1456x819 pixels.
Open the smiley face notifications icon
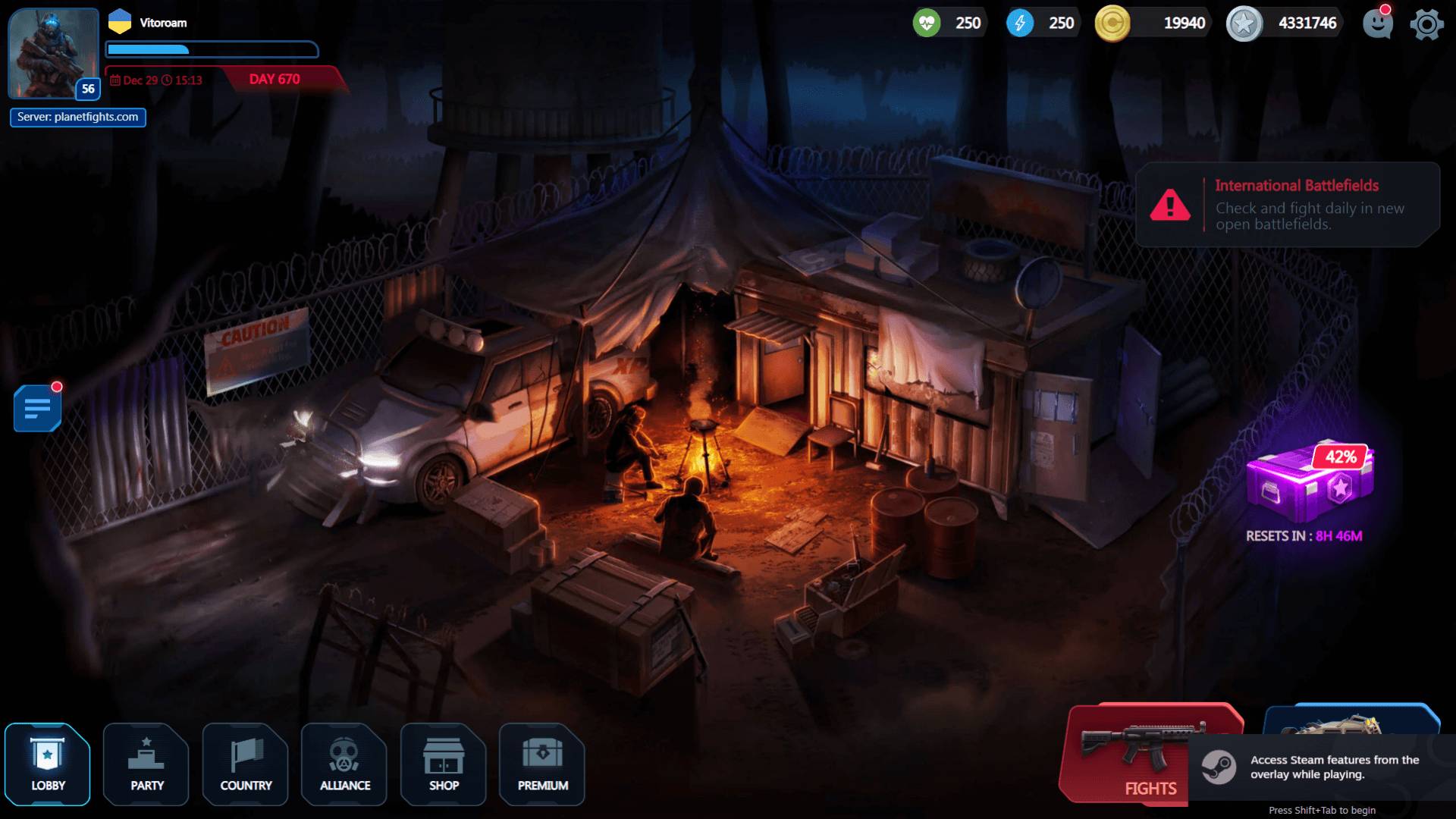tap(1377, 24)
